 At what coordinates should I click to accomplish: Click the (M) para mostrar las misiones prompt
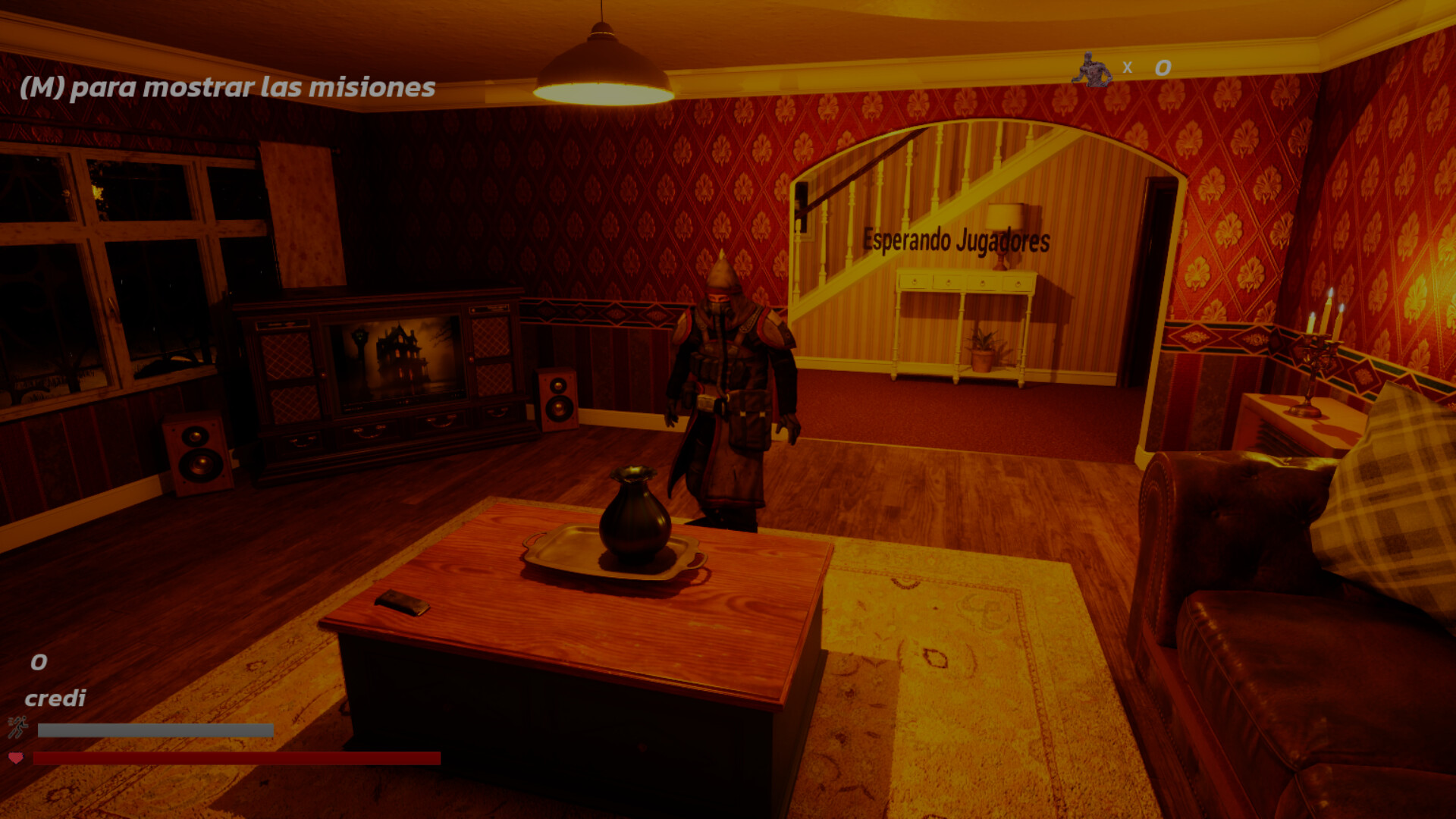(227, 89)
